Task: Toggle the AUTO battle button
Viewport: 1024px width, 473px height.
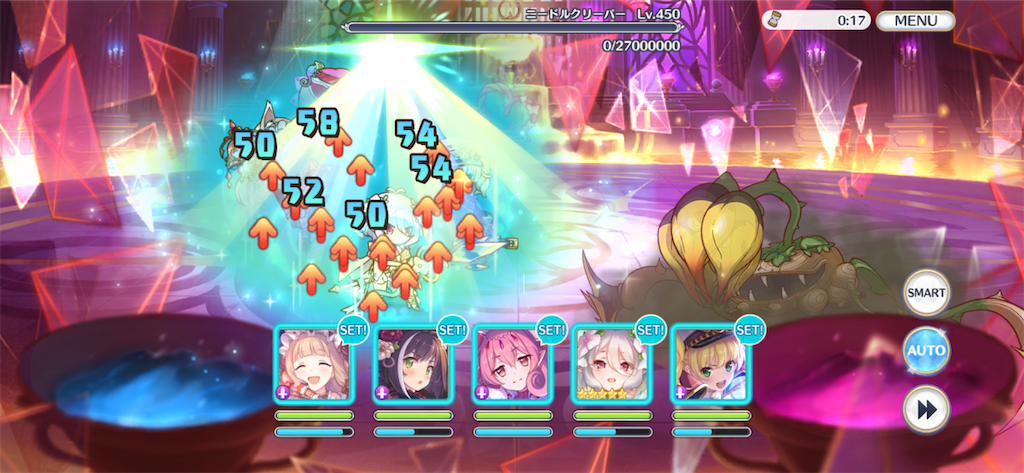Action: pos(925,351)
